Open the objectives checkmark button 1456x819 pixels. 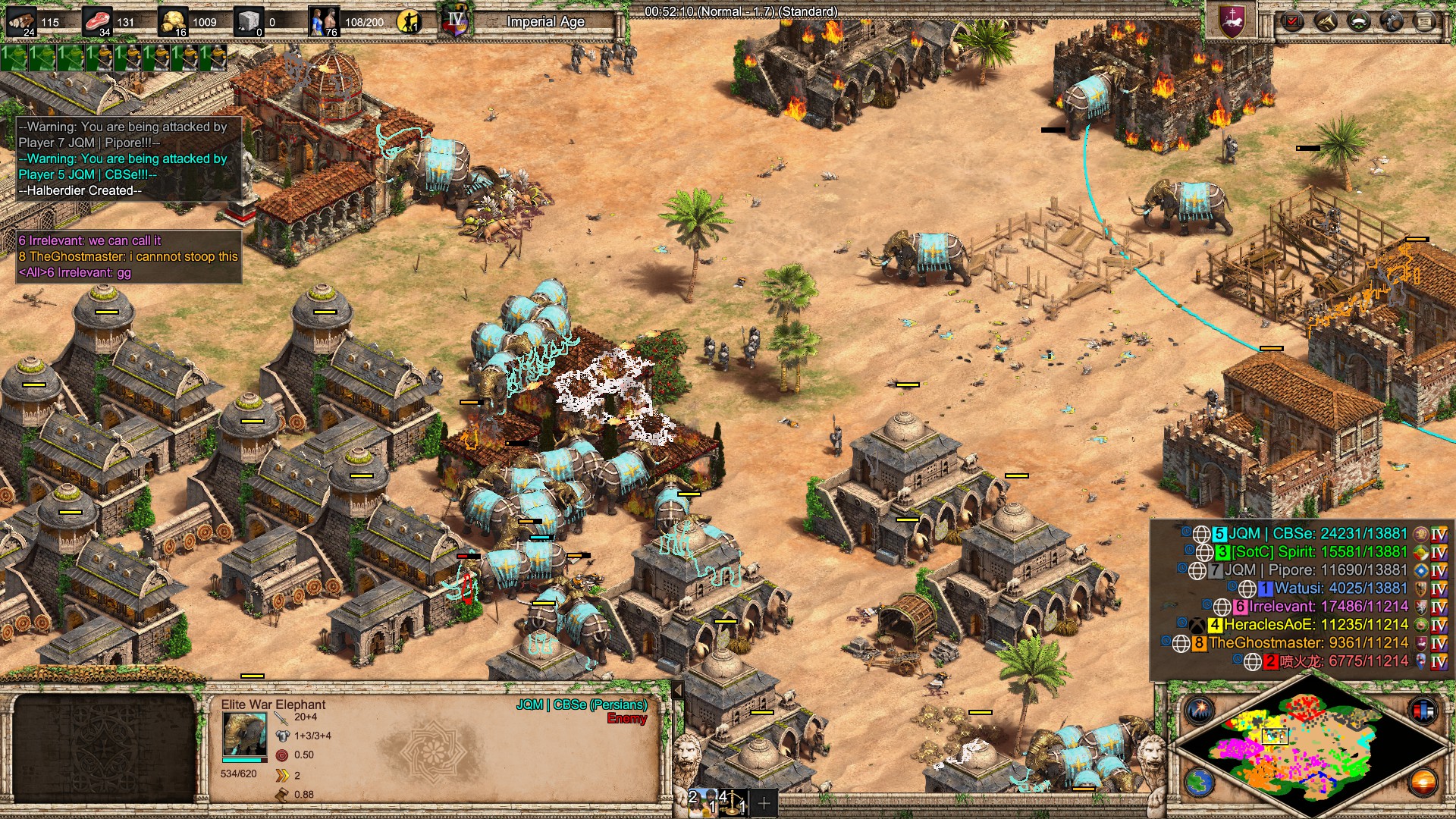coord(1291,20)
